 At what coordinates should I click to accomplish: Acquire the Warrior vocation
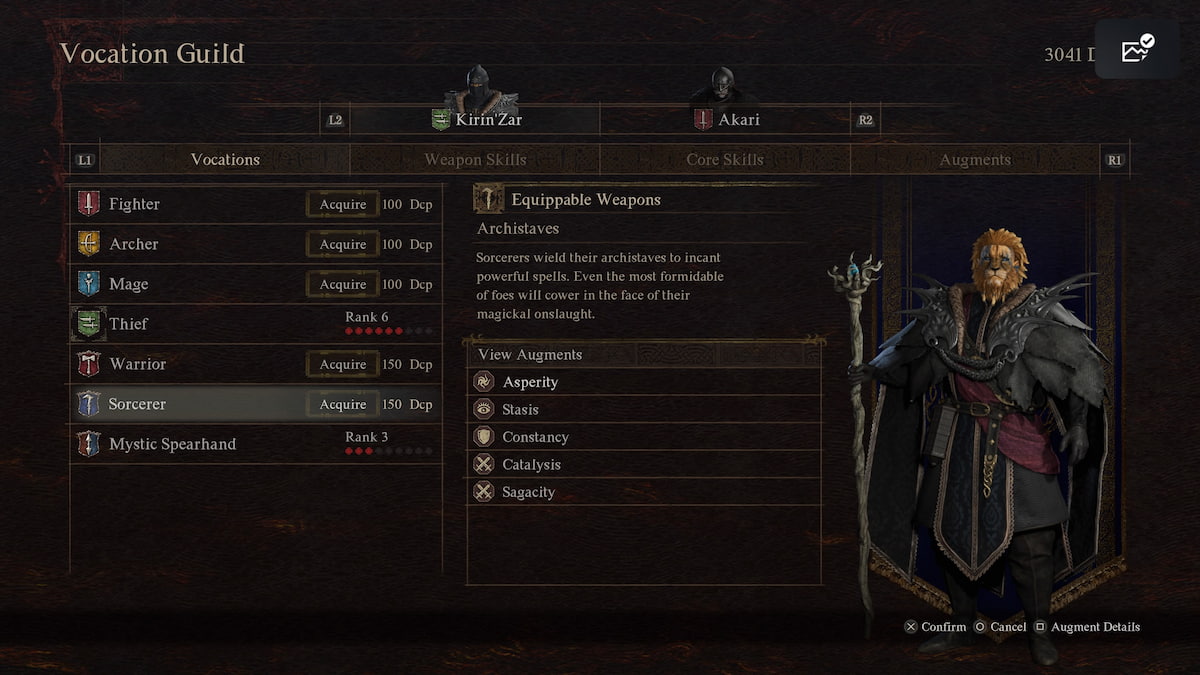pyautogui.click(x=343, y=364)
